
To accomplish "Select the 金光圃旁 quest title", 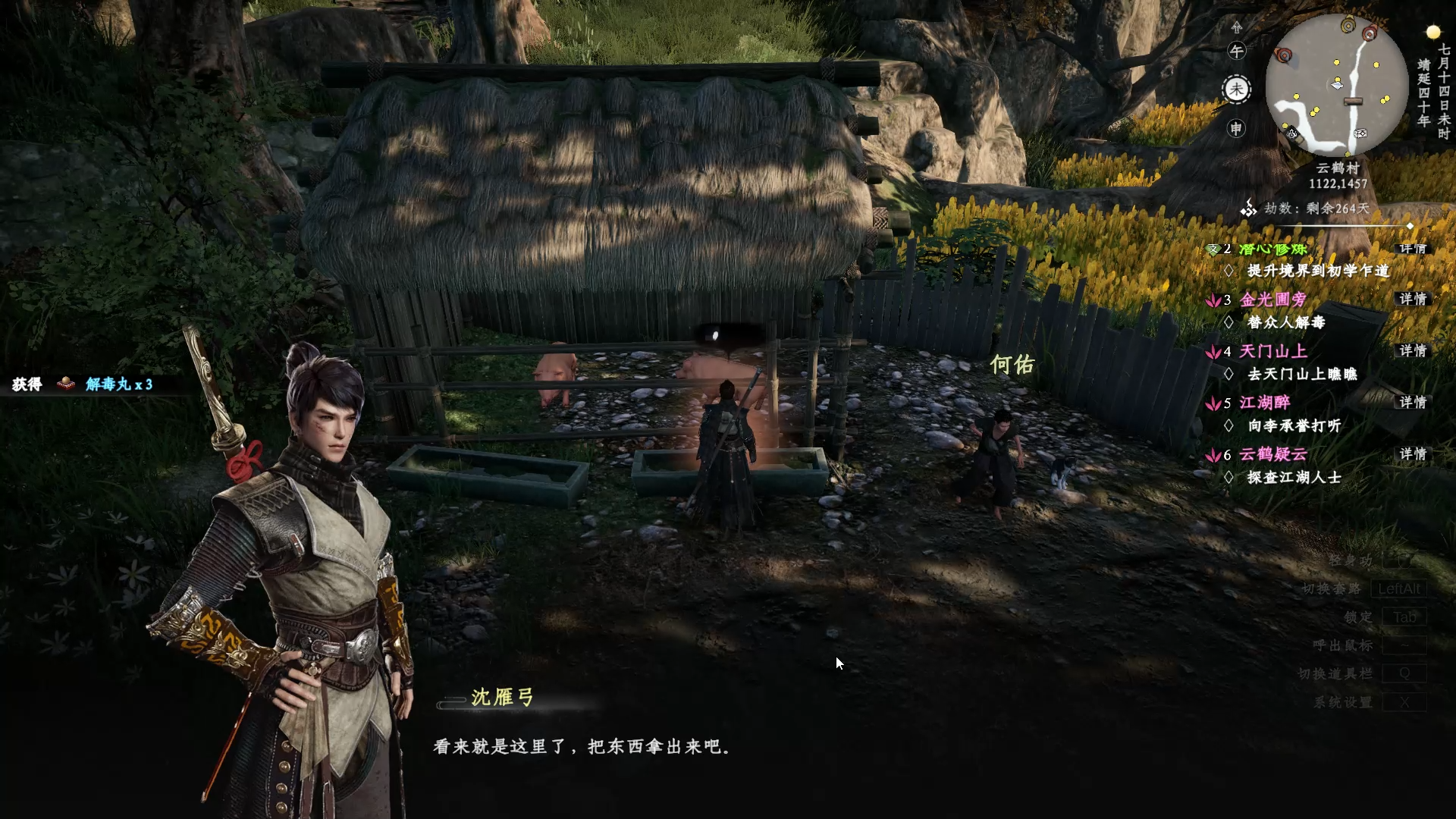I will pos(1273,300).
